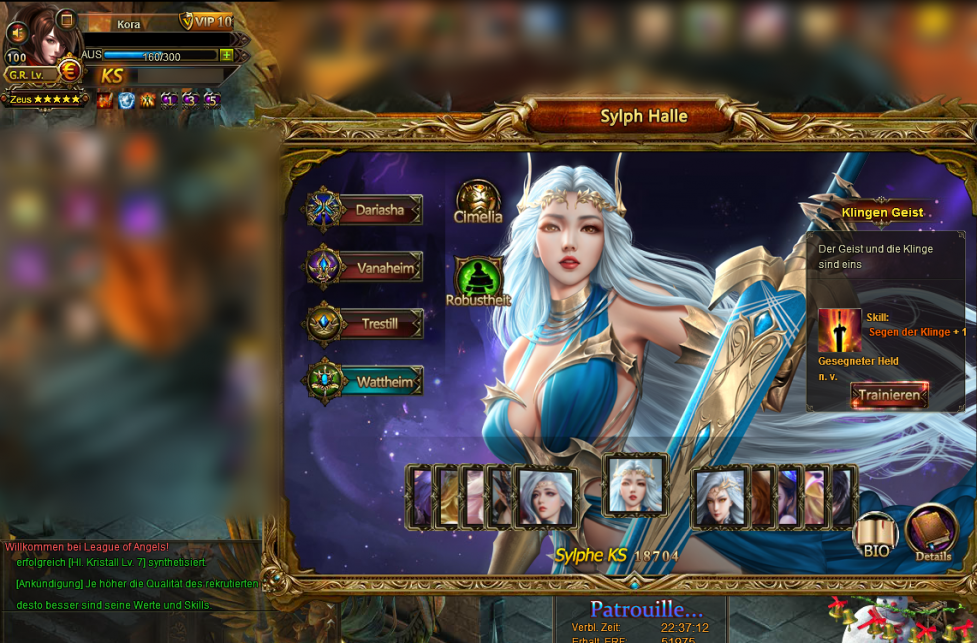
Task: Click the Zeus five-star title banner
Action: click(45, 99)
